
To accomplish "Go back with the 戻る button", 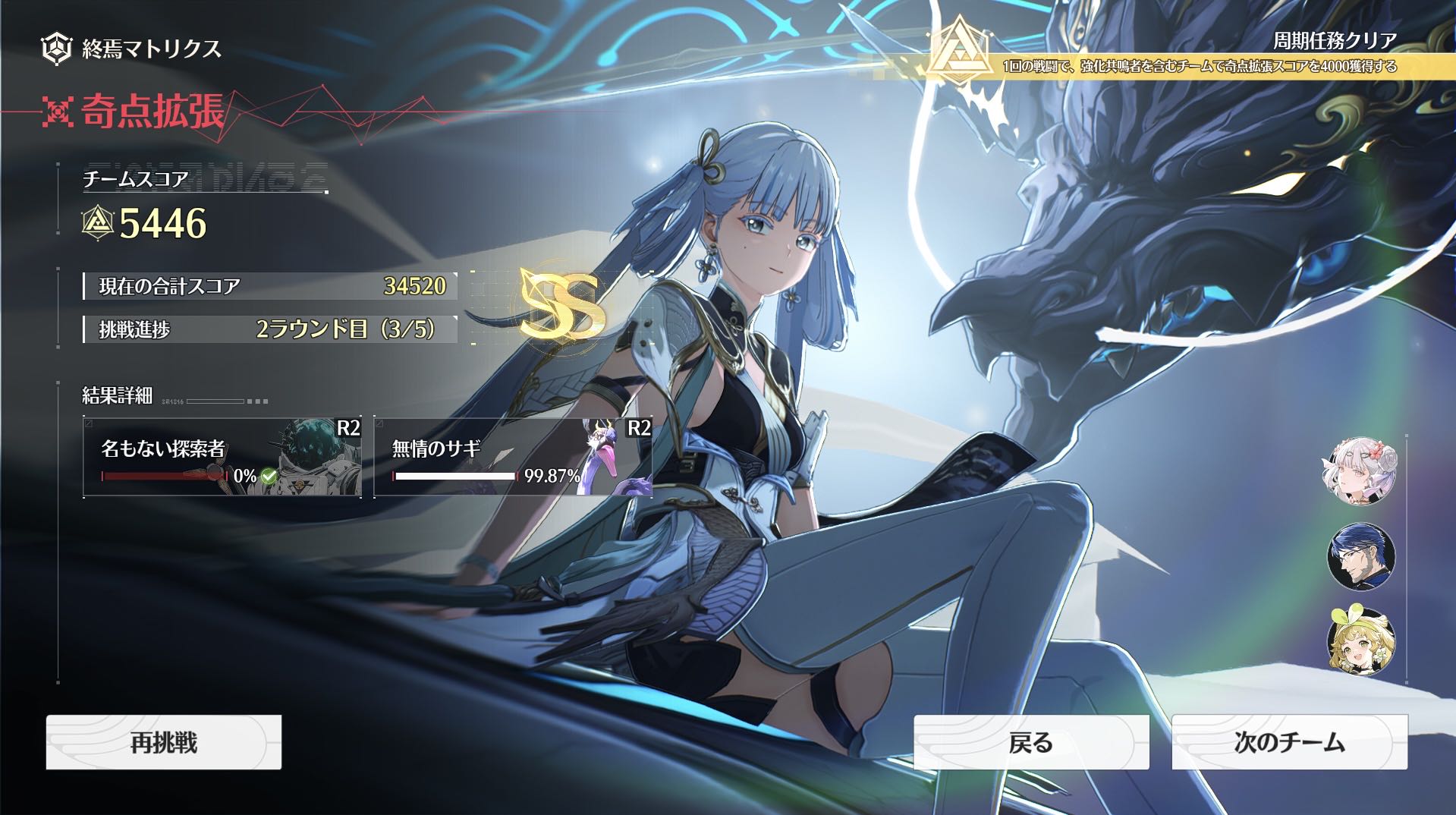I will (1031, 742).
